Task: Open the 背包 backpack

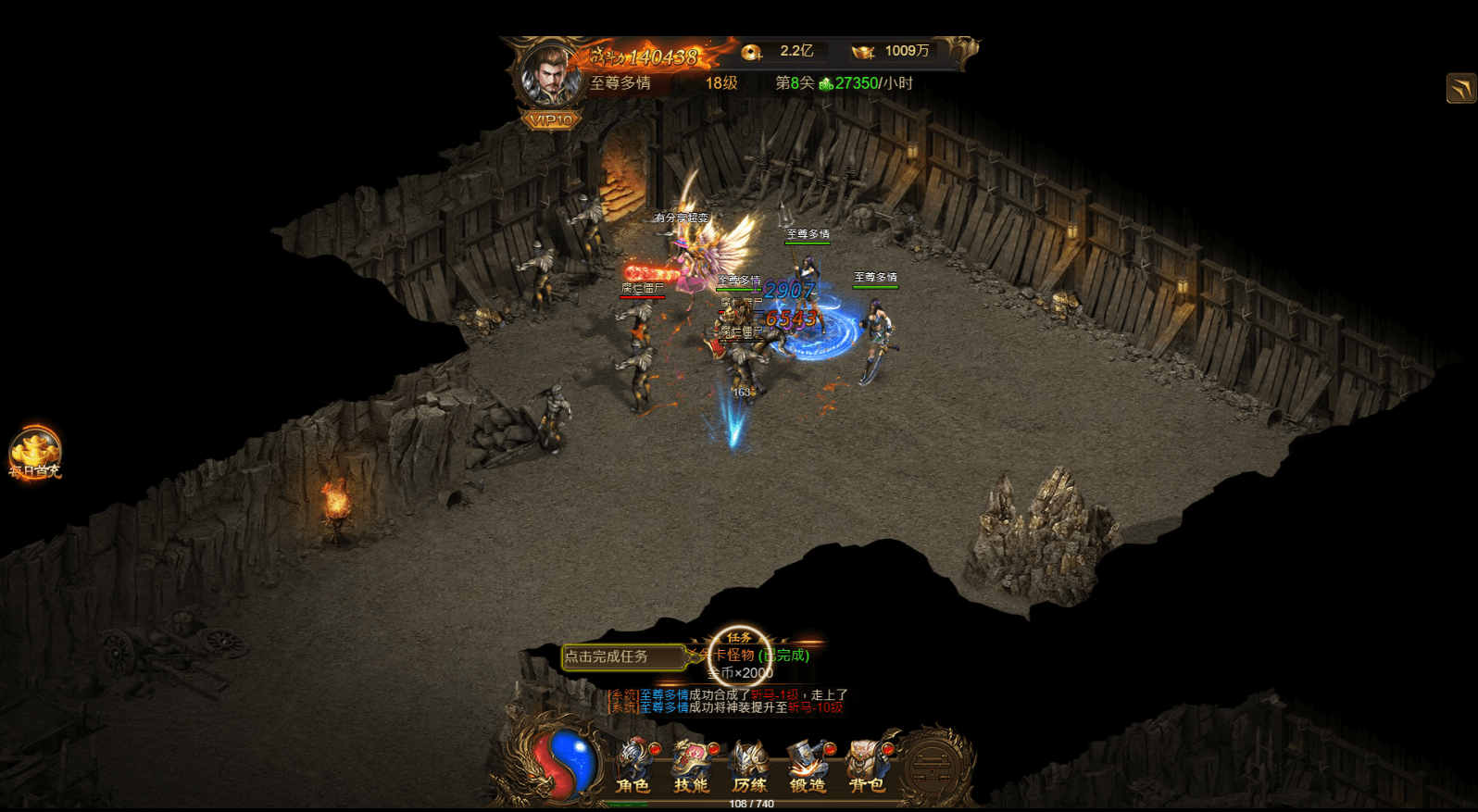Action: pos(867,766)
